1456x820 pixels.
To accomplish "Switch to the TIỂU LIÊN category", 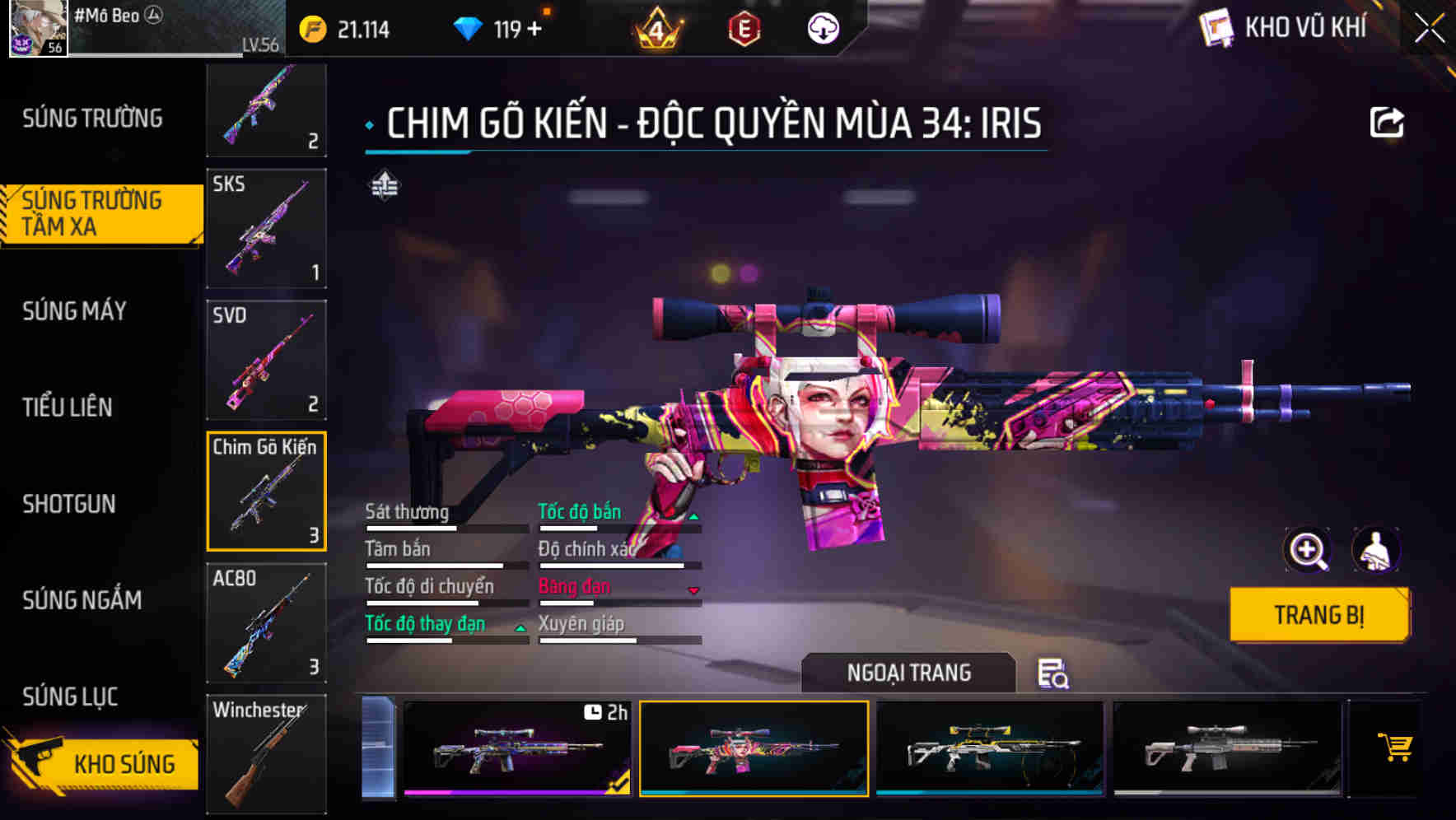I will (68, 408).
